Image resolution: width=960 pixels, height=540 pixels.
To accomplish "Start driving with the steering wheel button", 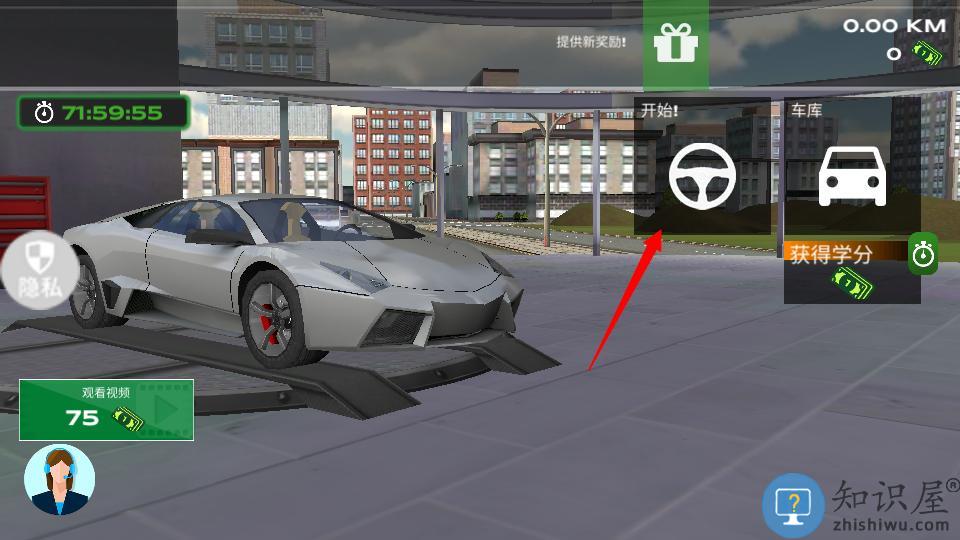I will pos(702,174).
